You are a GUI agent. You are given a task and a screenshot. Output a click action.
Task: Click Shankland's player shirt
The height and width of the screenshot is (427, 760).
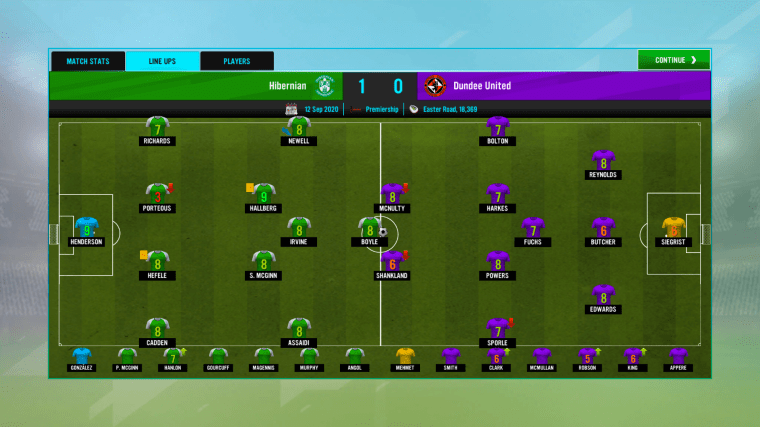(x=392, y=263)
